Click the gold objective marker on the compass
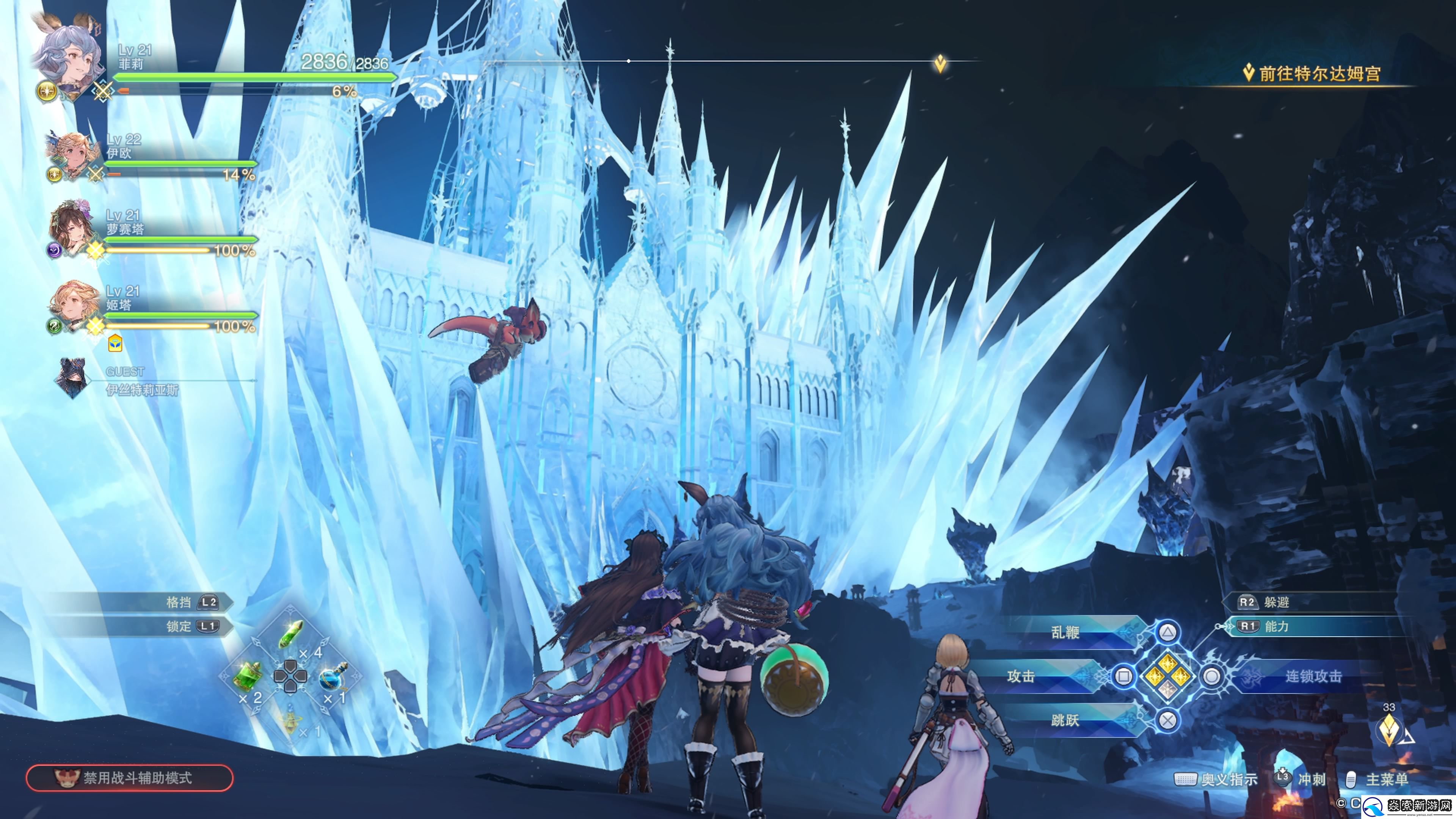Image resolution: width=1456 pixels, height=819 pixels. pyautogui.click(x=940, y=63)
